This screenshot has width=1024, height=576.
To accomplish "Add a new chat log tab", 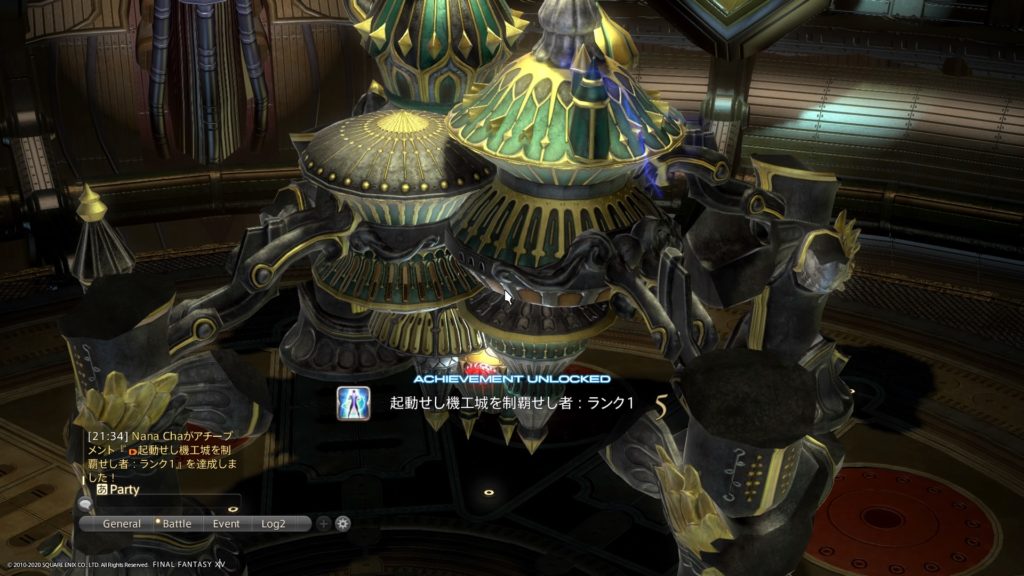I will coord(323,523).
